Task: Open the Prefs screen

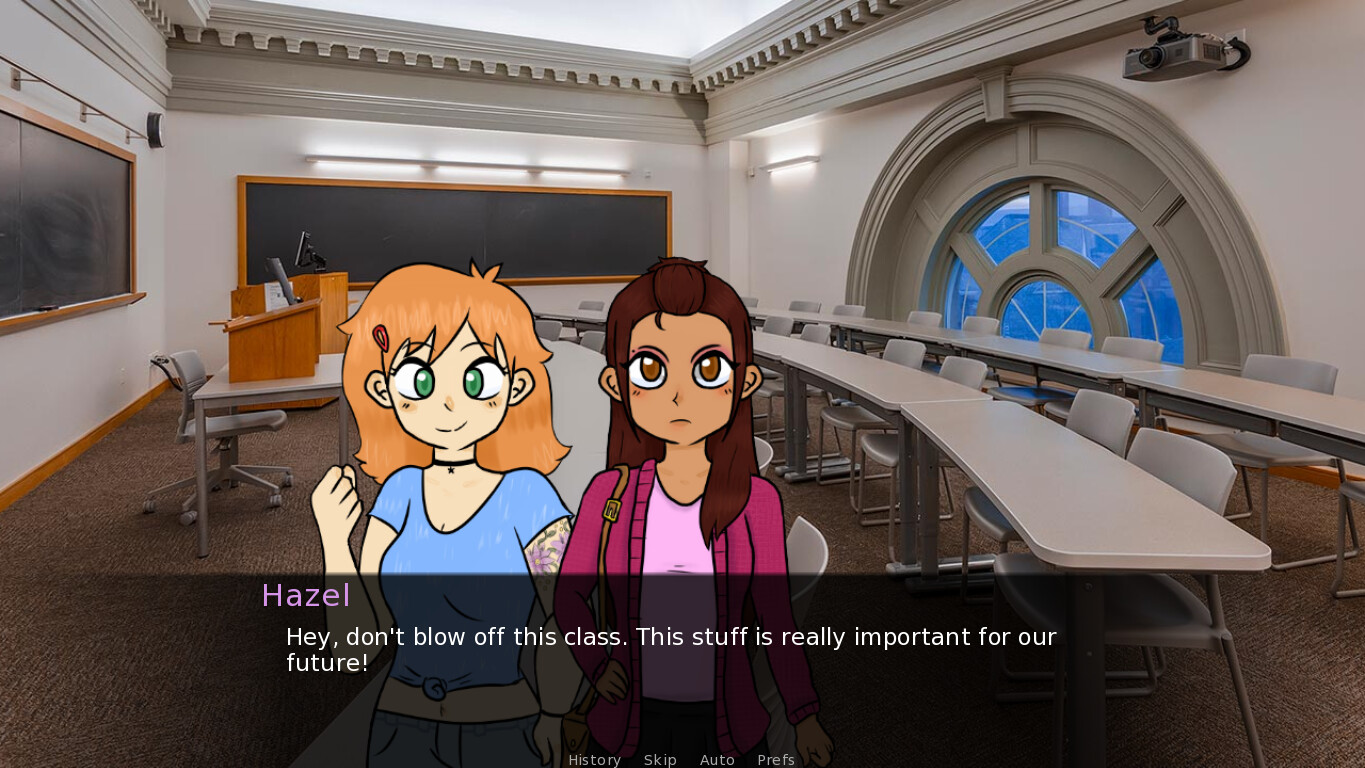Action: pyautogui.click(x=776, y=760)
